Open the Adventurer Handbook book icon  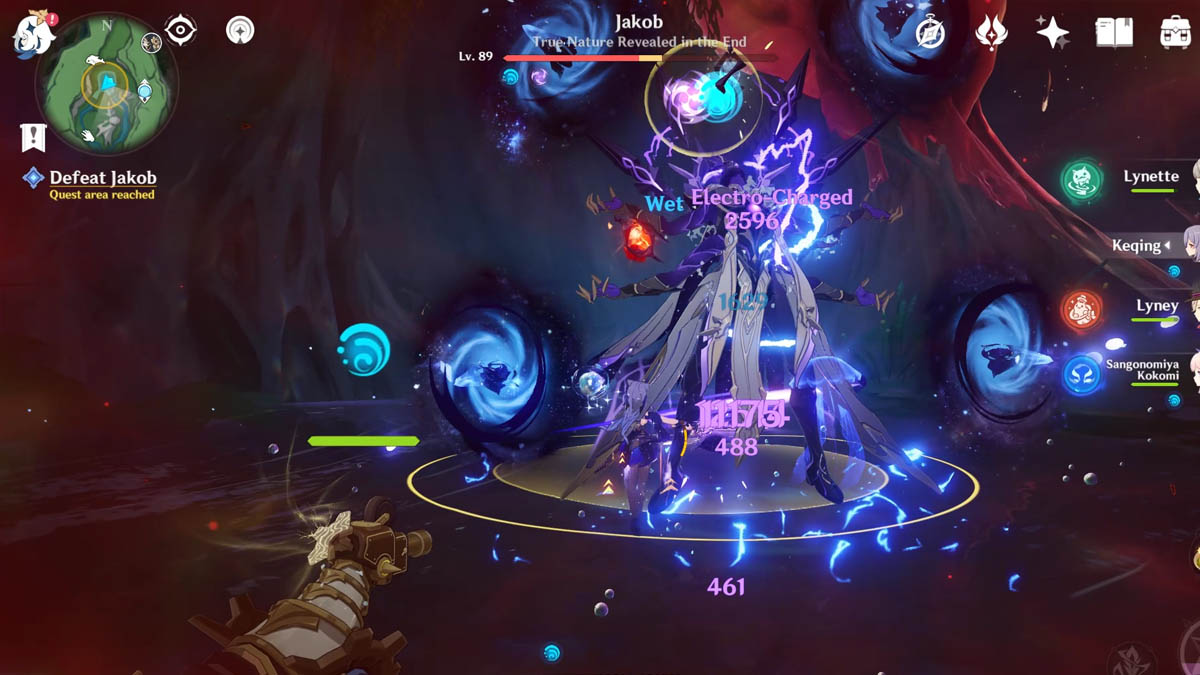click(1113, 32)
